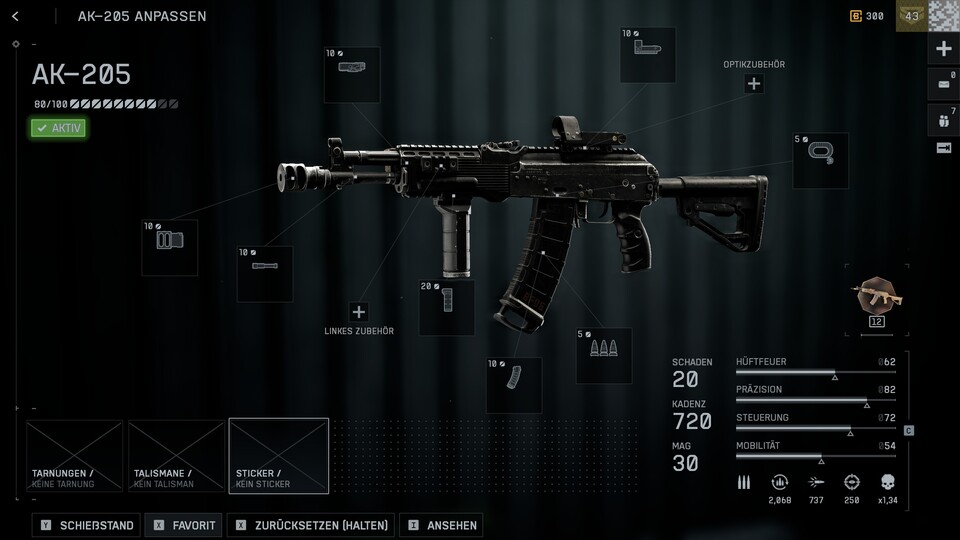Select the vertical foregrip attachment slot

[446, 307]
